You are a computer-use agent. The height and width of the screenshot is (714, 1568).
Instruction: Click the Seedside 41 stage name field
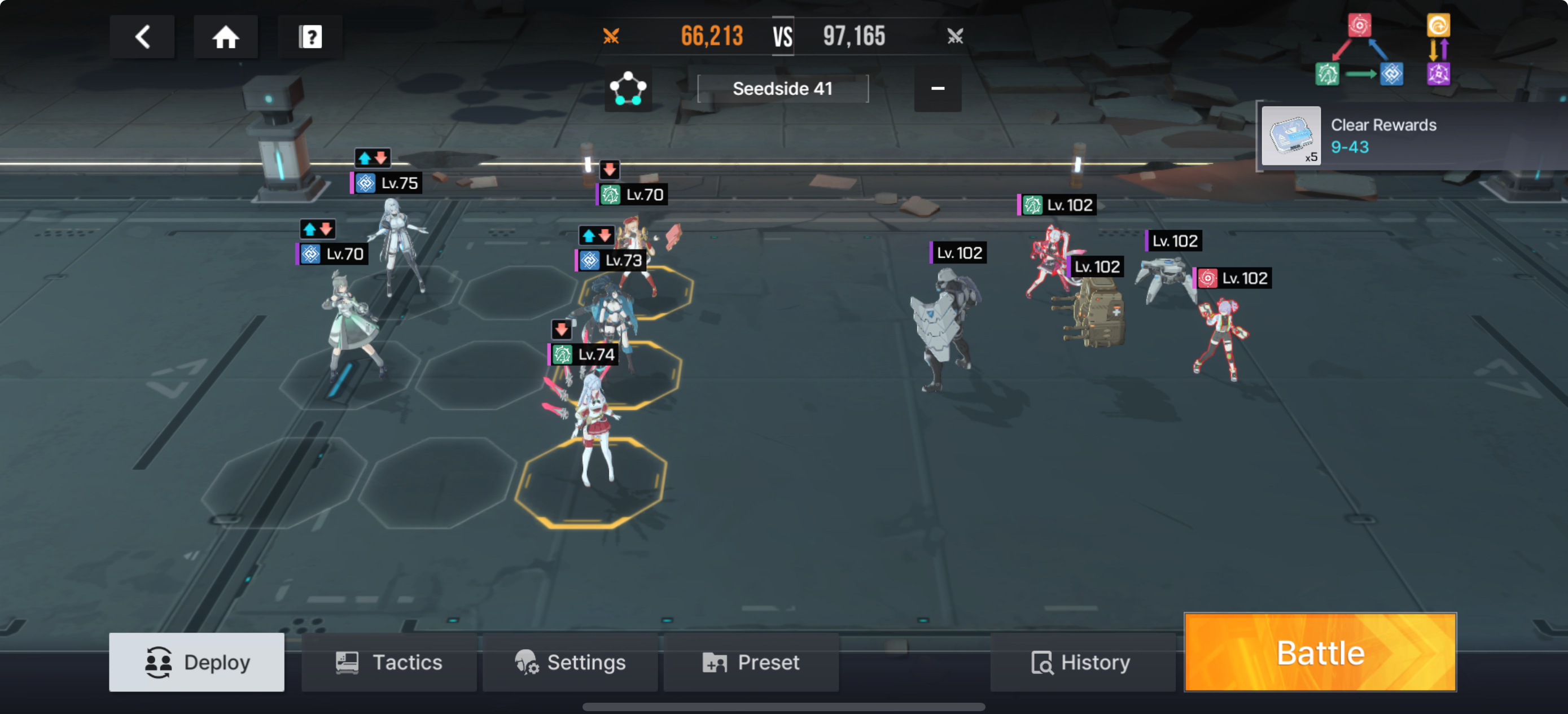pyautogui.click(x=782, y=89)
